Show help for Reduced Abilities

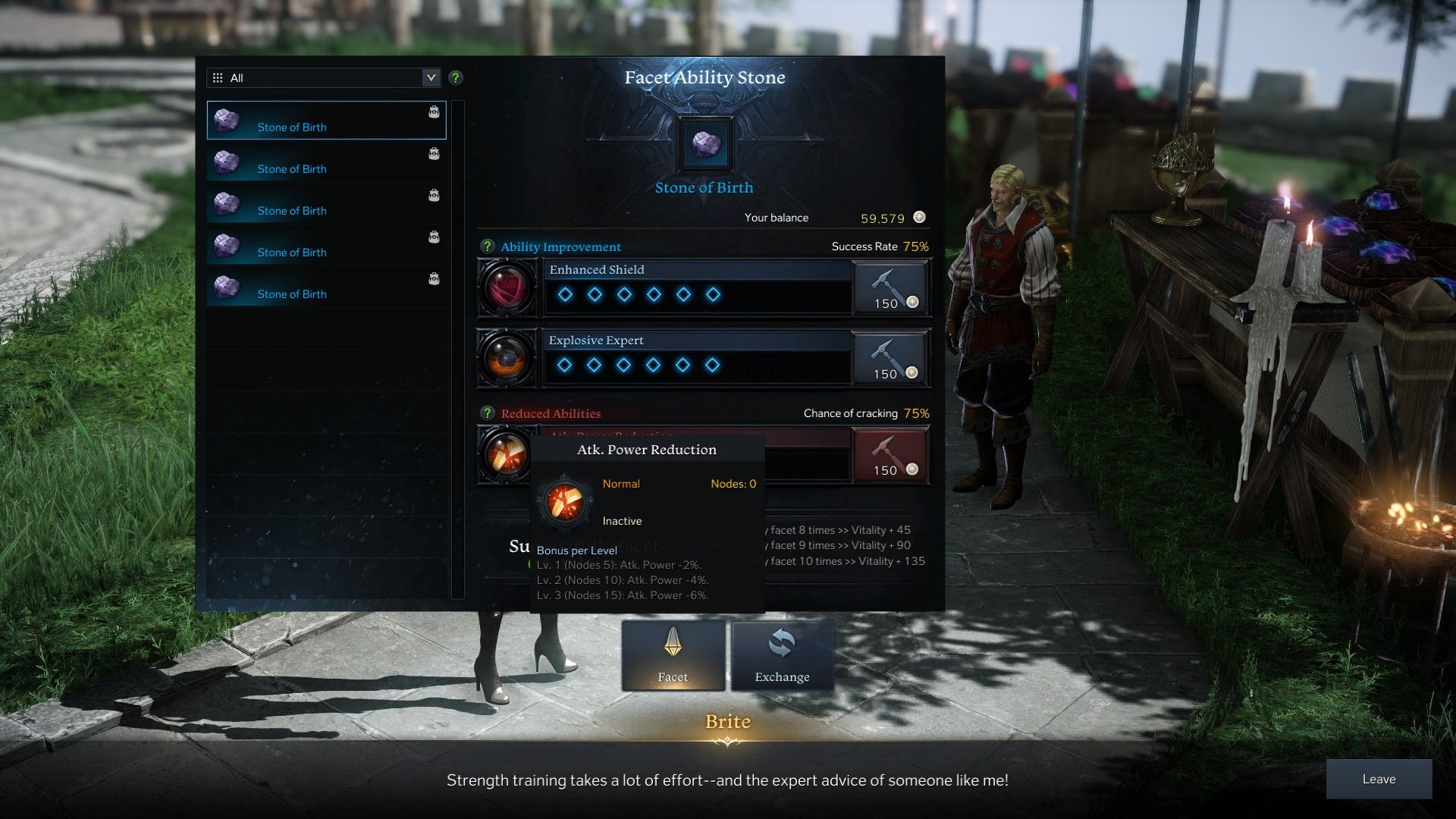[488, 413]
